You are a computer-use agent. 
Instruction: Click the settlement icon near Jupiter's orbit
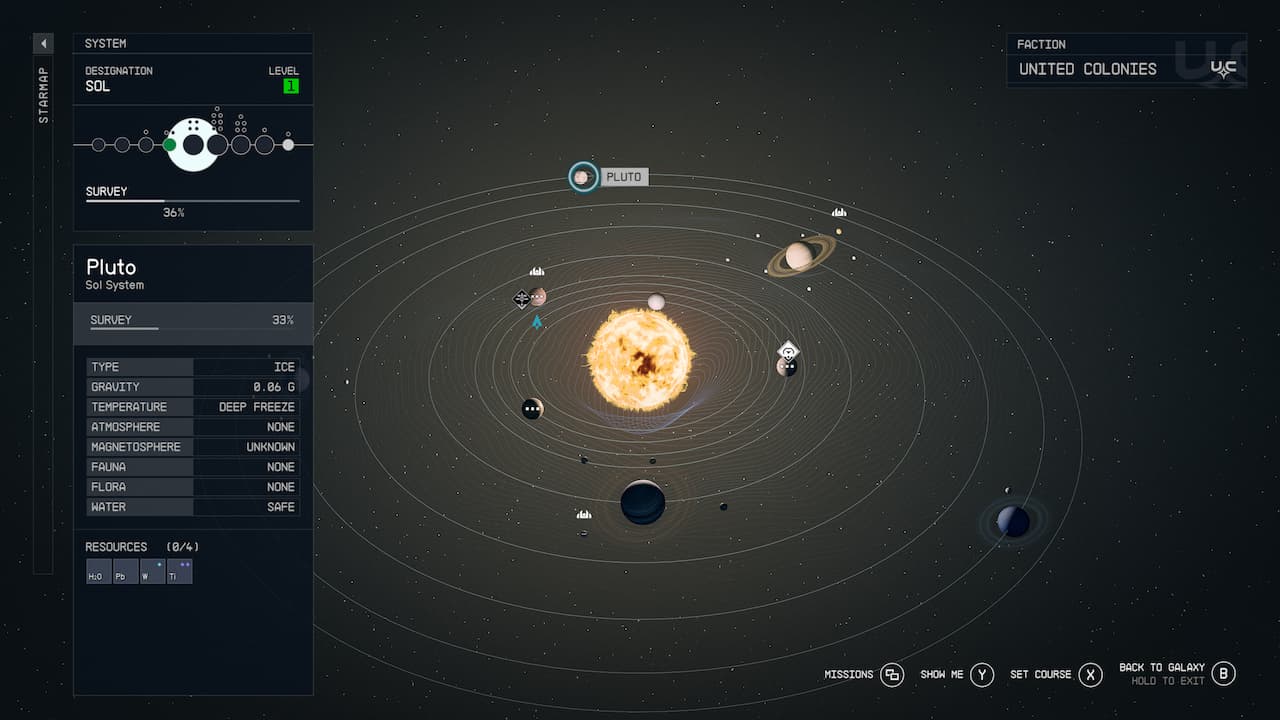coord(583,513)
